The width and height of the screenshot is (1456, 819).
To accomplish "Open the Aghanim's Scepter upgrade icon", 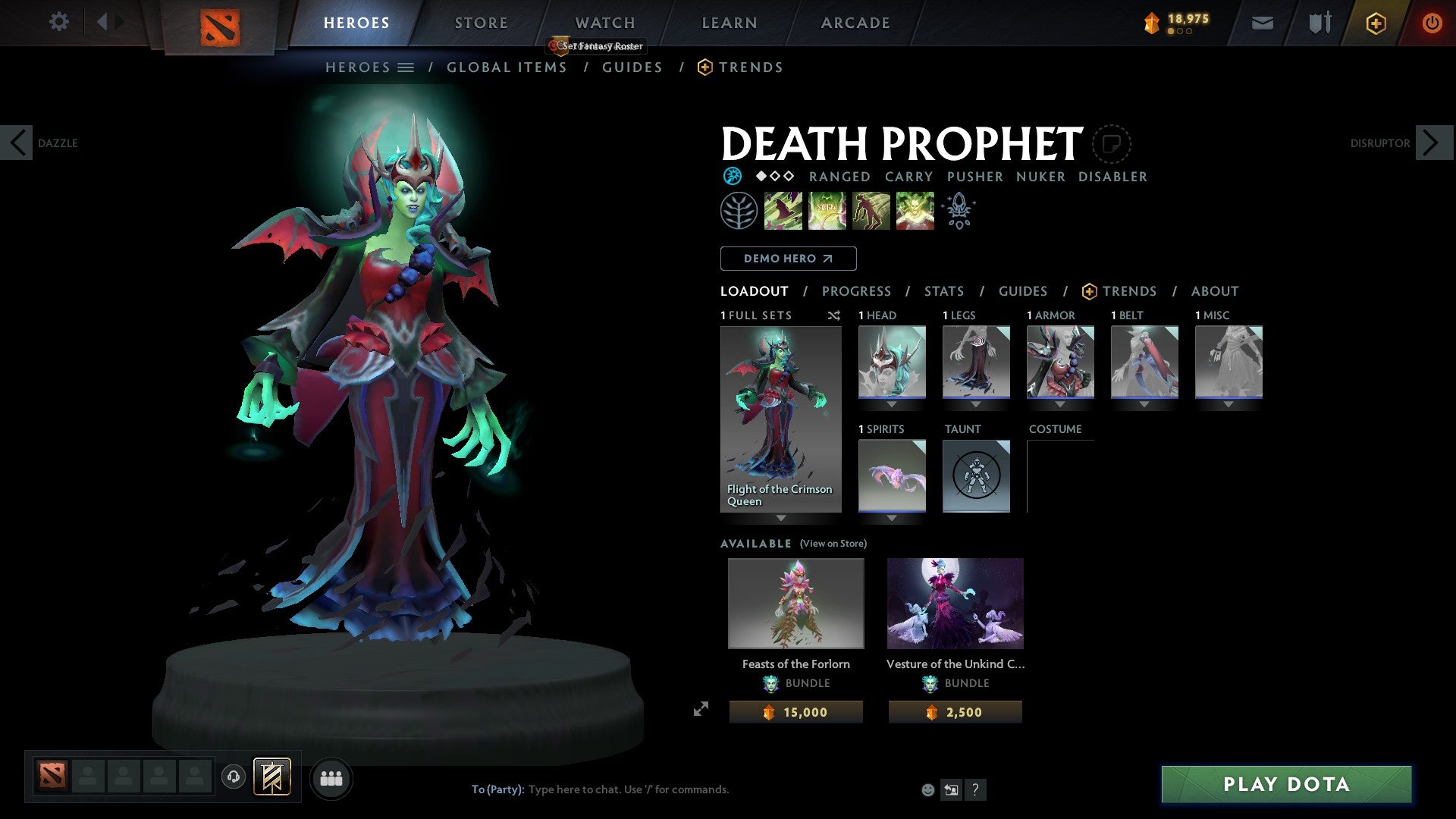I will (959, 210).
